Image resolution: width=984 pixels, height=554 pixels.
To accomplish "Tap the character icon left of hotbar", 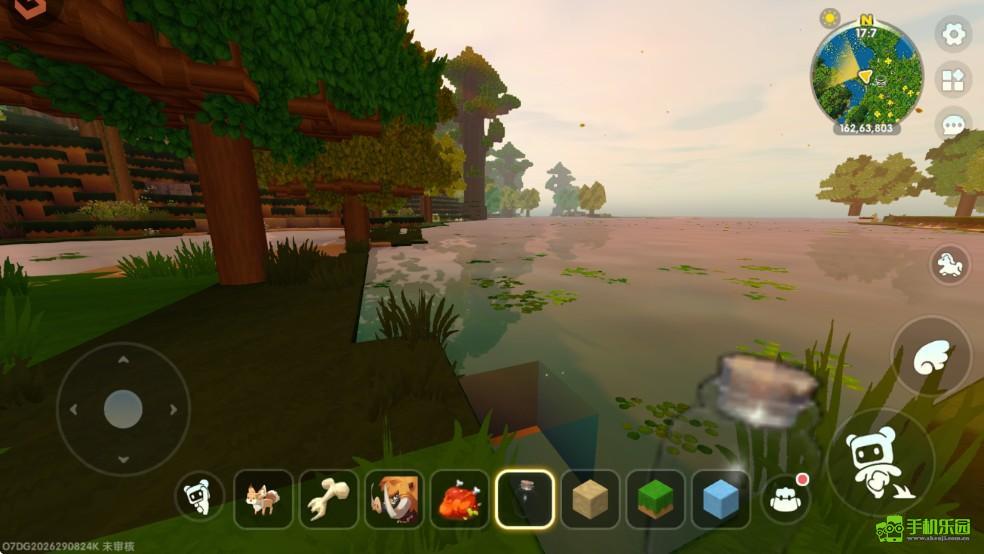I will (x=200, y=497).
